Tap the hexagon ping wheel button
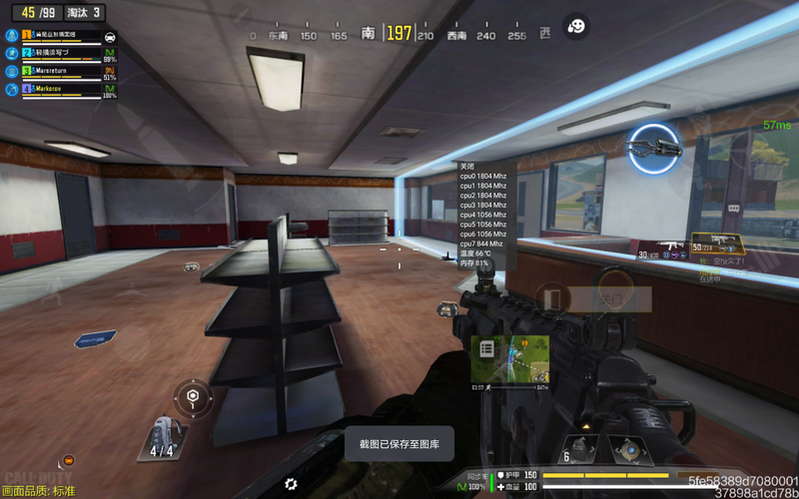The width and height of the screenshot is (799, 499). click(193, 396)
